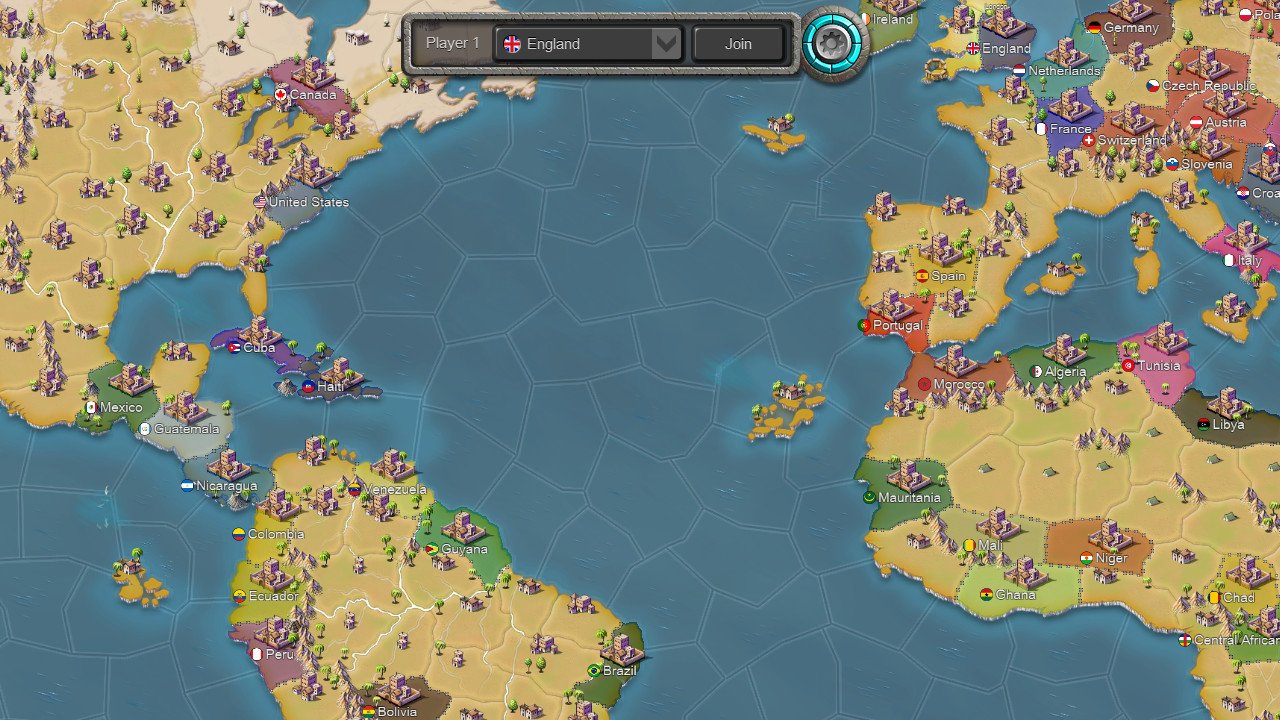The width and height of the screenshot is (1280, 720).
Task: Click the Mexico flag icon
Action: coord(92,407)
